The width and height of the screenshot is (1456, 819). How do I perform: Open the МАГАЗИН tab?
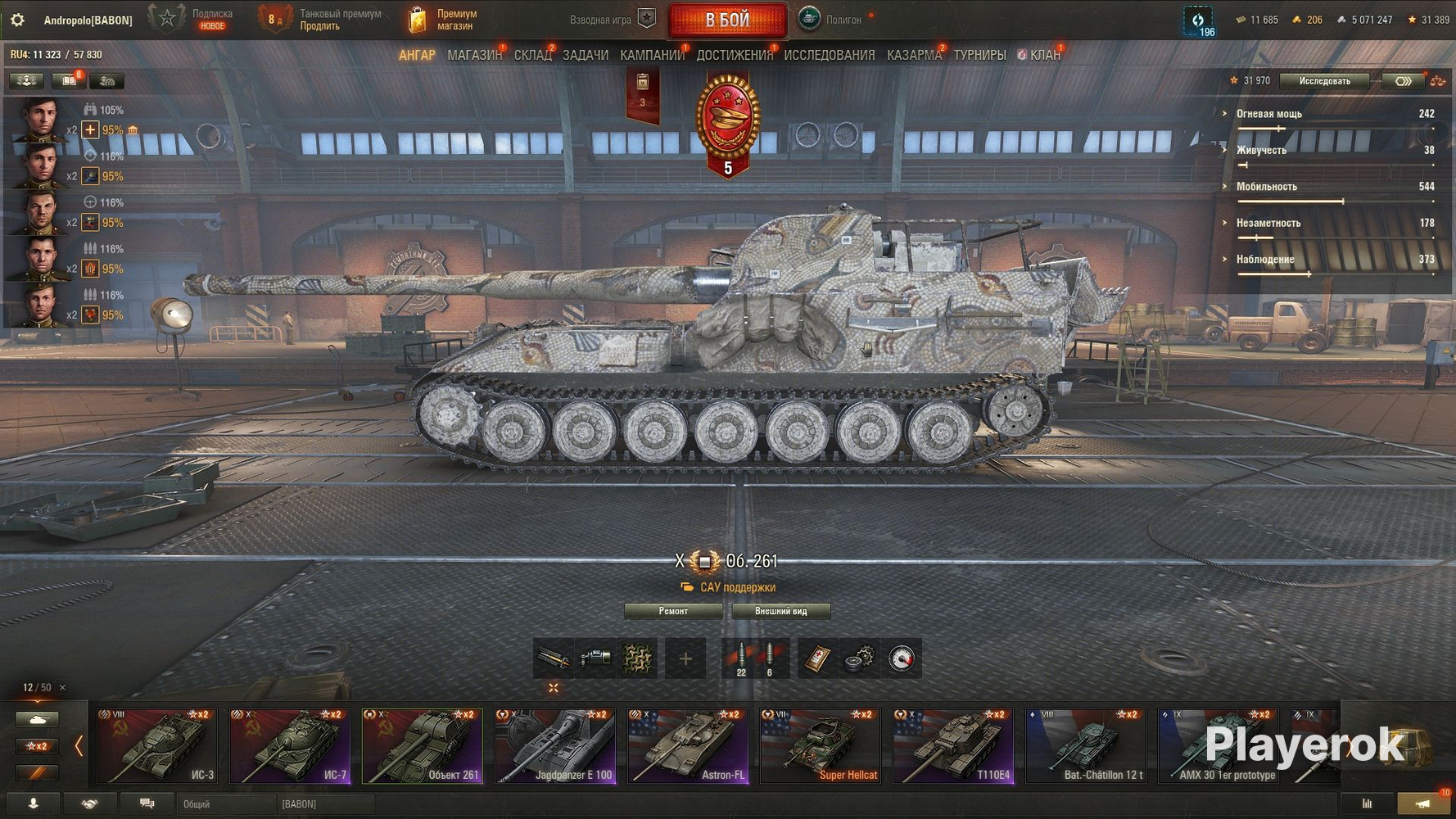pyautogui.click(x=474, y=55)
